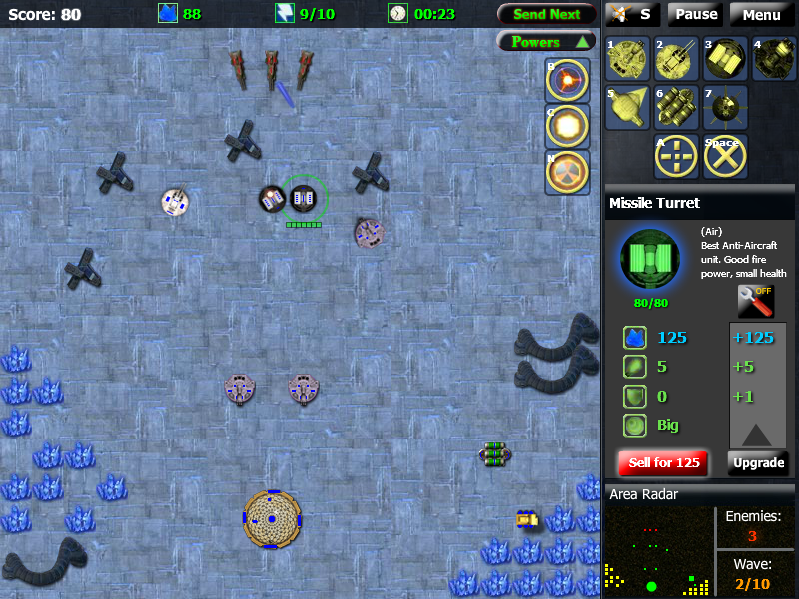Pause the game
This screenshot has height=599, width=799.
[x=696, y=14]
